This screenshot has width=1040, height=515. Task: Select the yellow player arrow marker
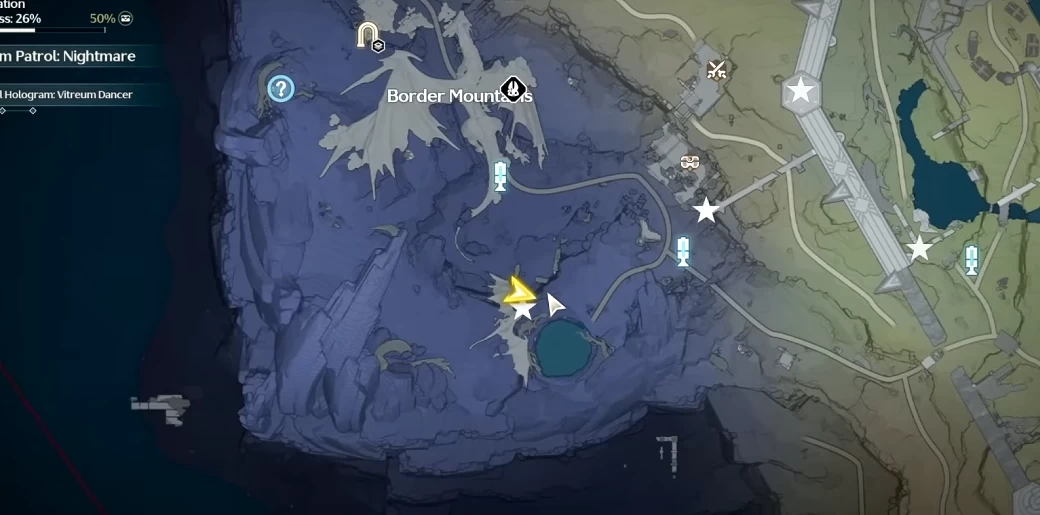[x=519, y=291]
